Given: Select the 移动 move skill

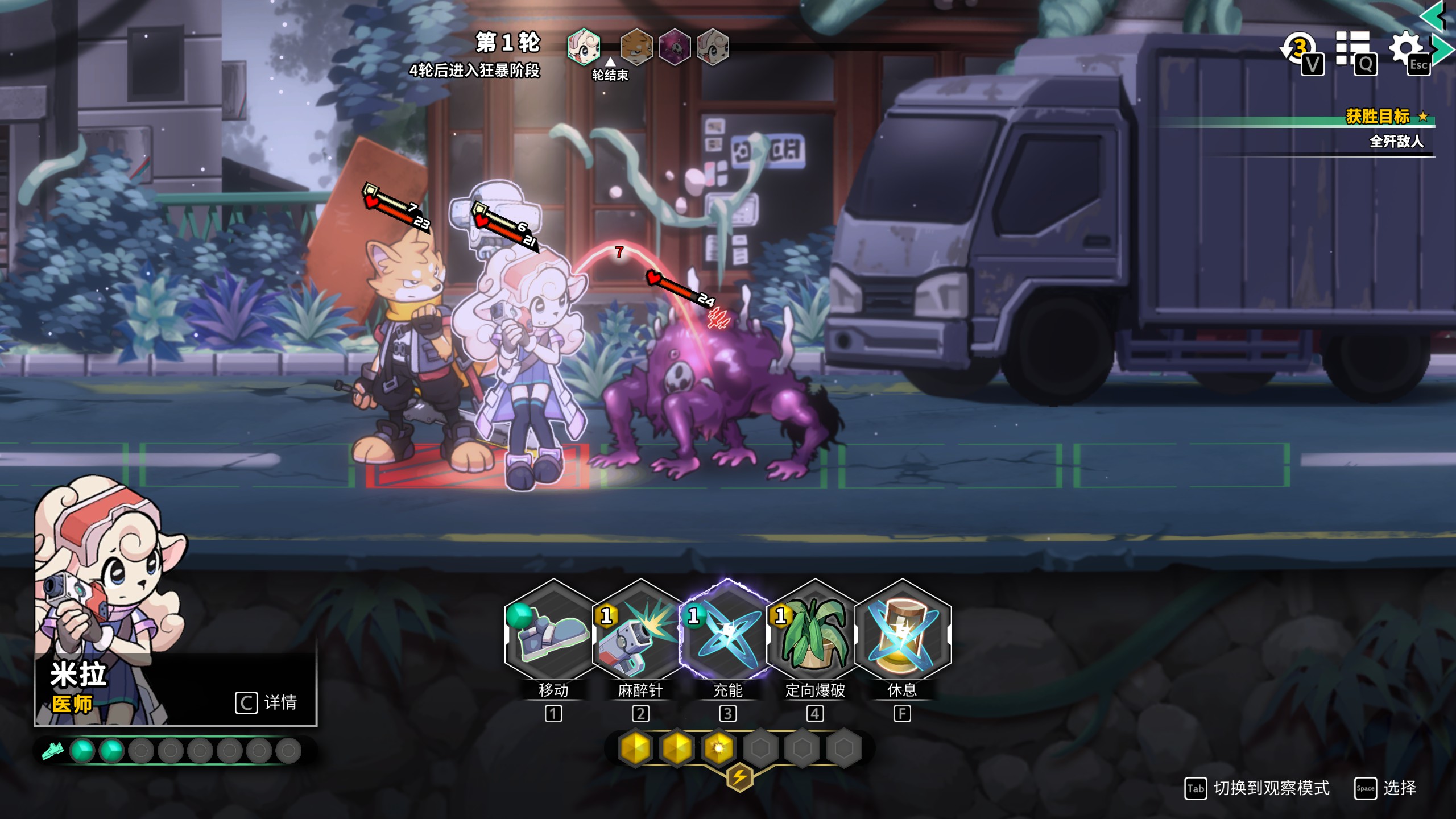Looking at the screenshot, I should (x=553, y=631).
